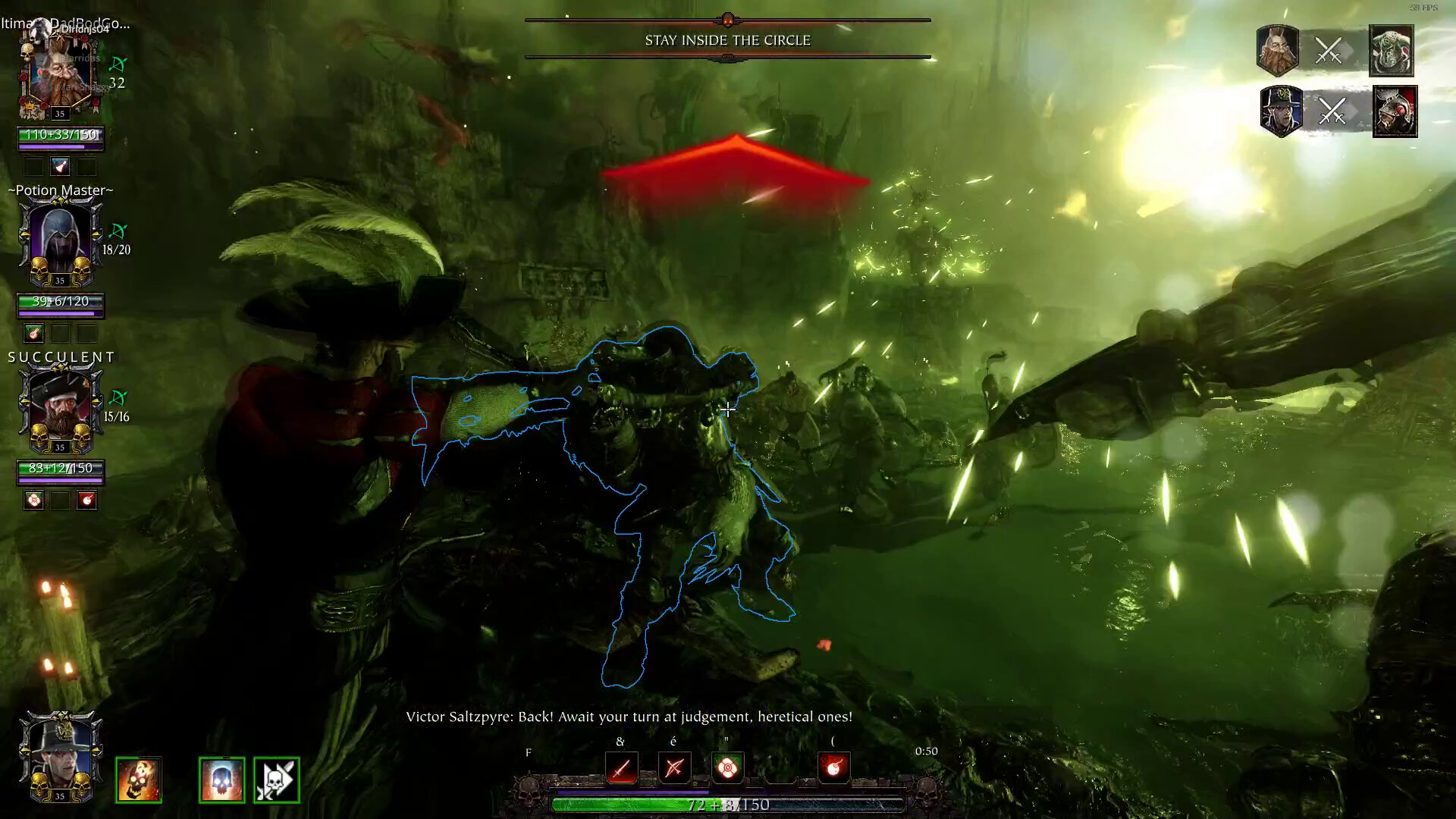Switch to the ranged crossbow slot
Image resolution: width=1456 pixels, height=819 pixels.
point(674,769)
